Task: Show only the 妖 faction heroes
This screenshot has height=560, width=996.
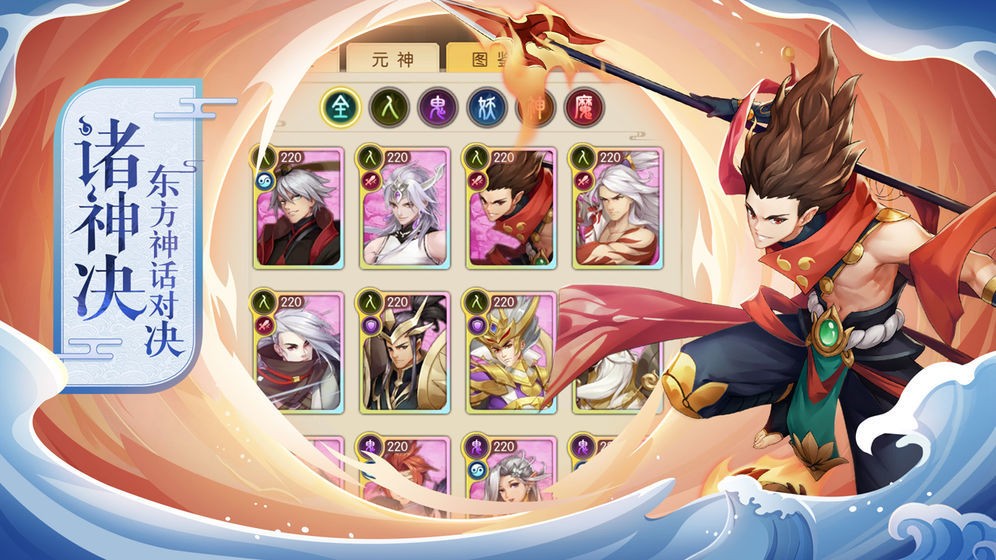Action: point(484,108)
